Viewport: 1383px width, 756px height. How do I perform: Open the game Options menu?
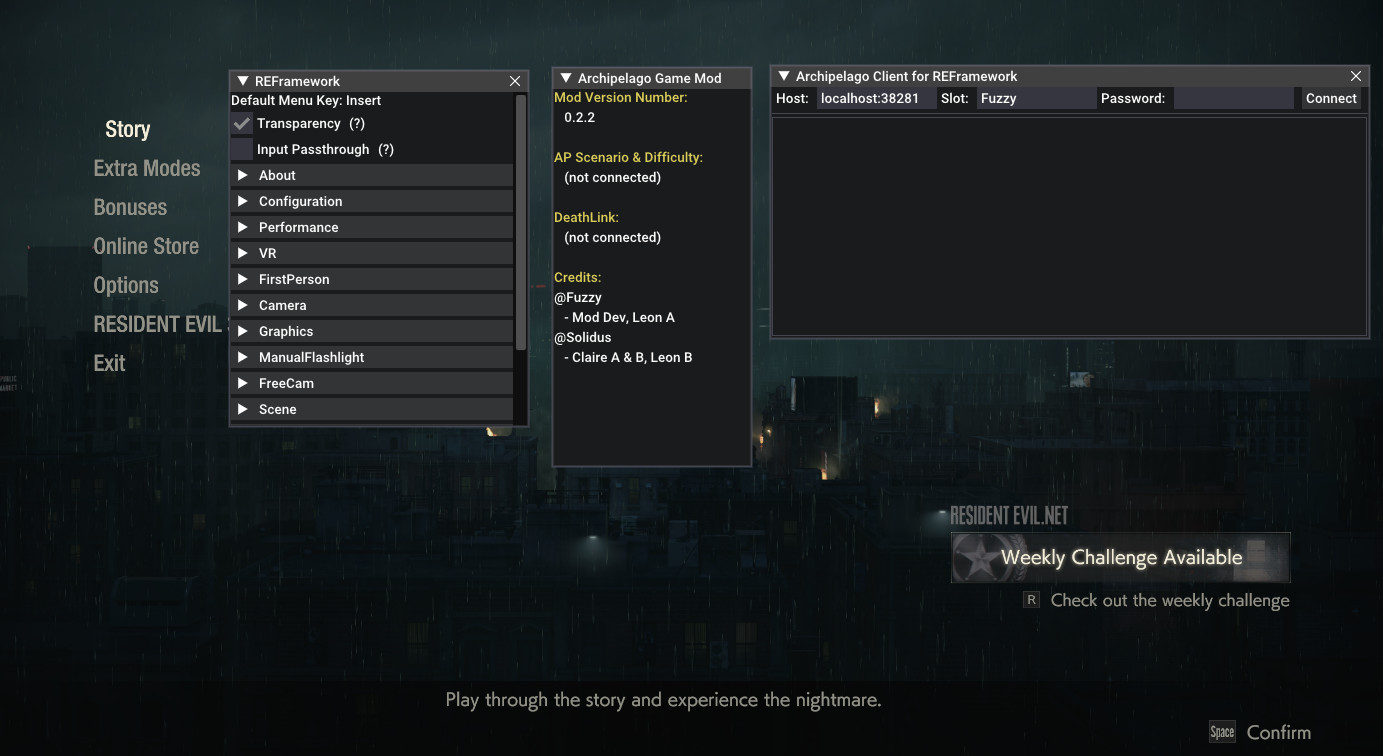pos(126,285)
